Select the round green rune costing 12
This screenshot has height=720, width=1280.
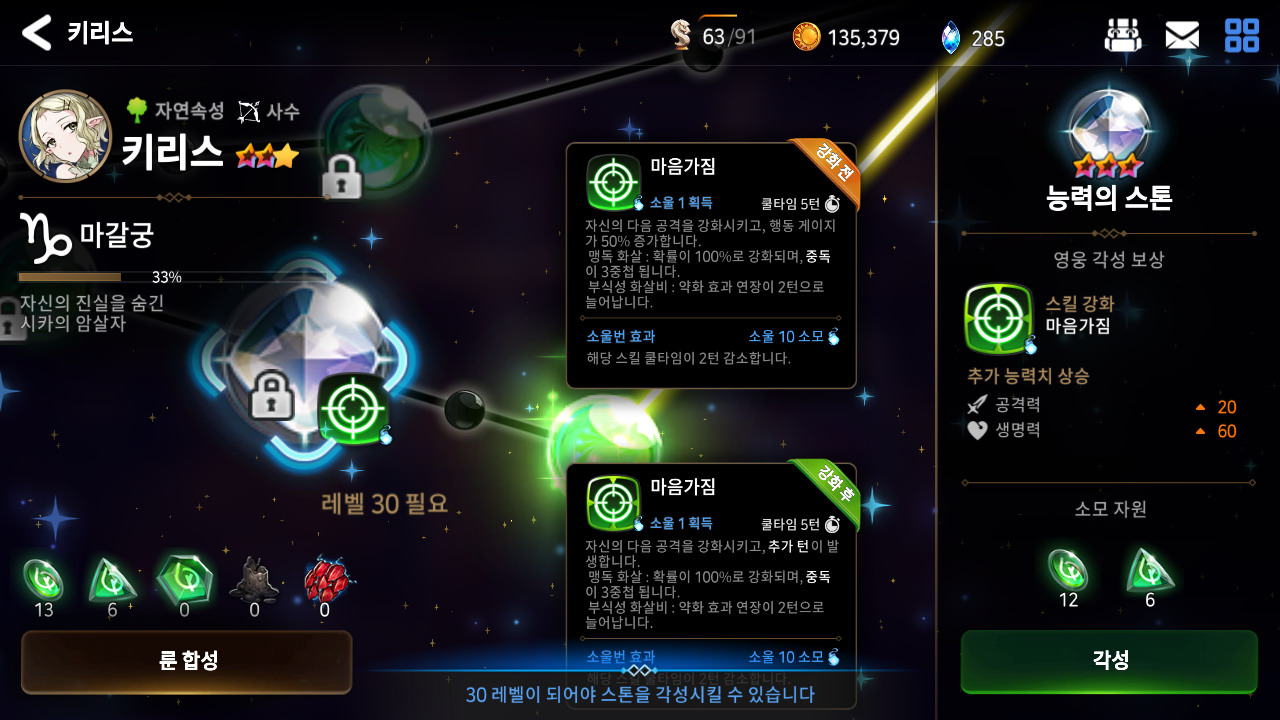tap(1068, 570)
